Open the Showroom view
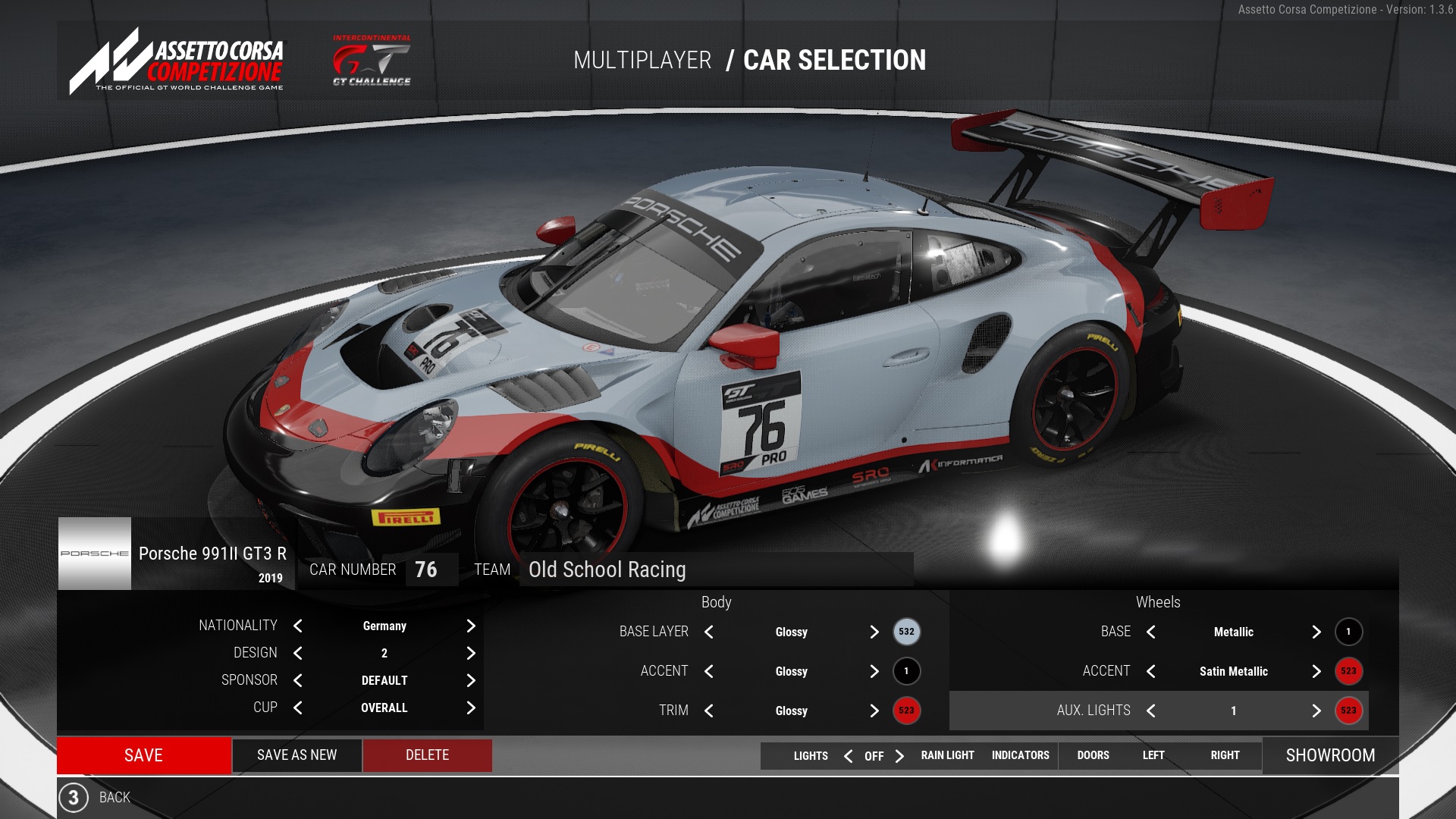The image size is (1456, 819). click(1330, 755)
